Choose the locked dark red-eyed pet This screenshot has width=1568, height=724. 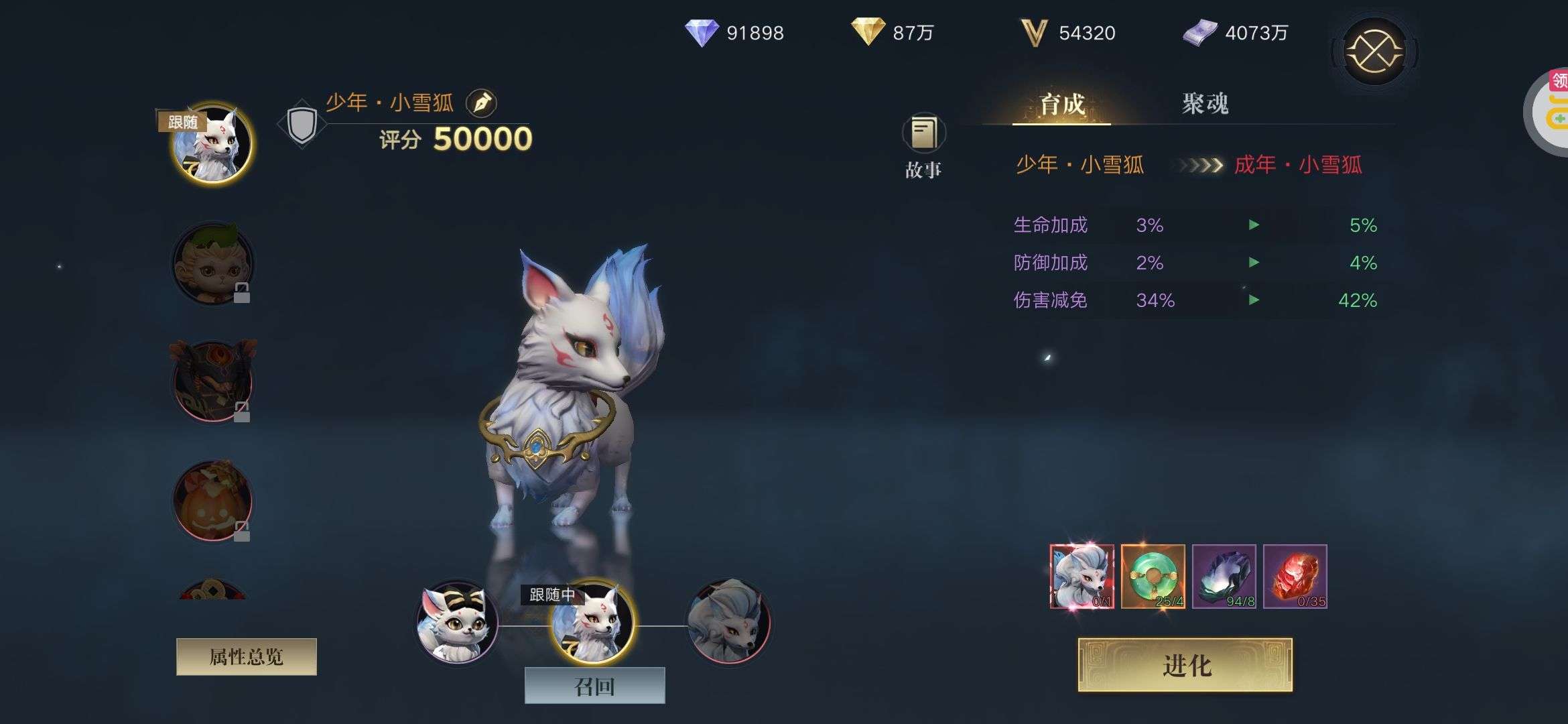[212, 381]
